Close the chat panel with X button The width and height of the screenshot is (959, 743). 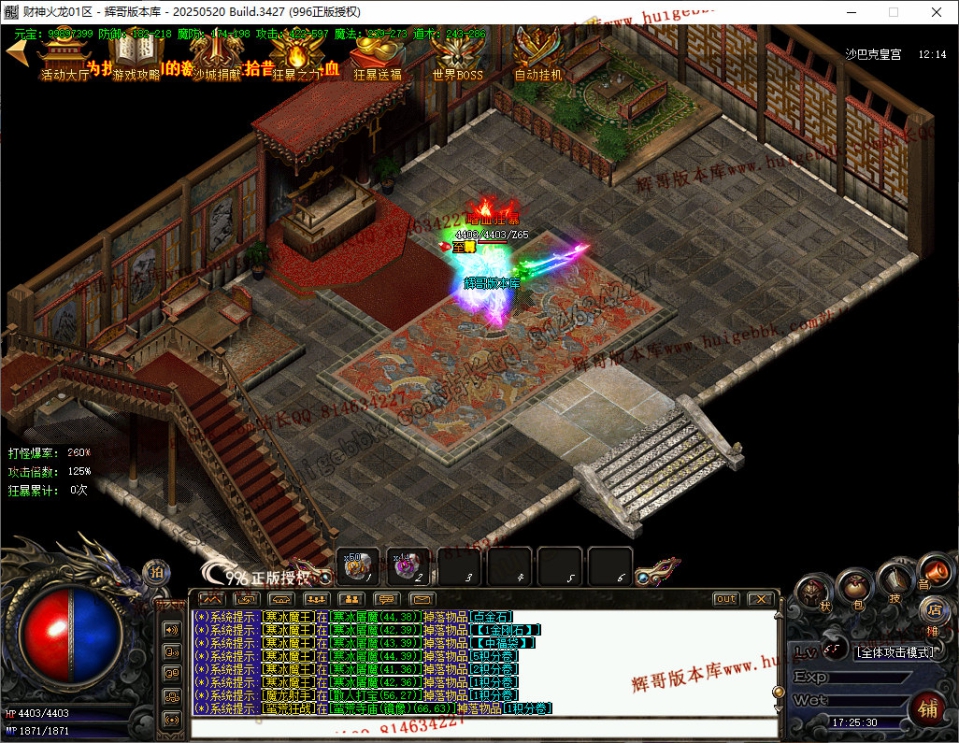pyautogui.click(x=761, y=599)
